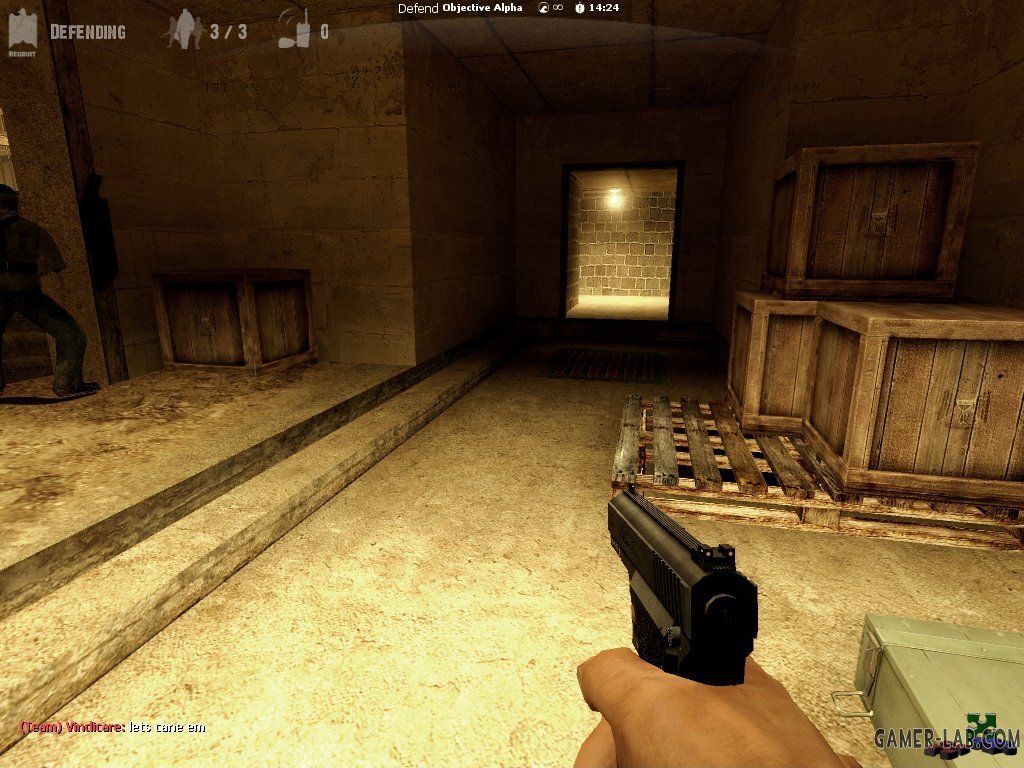The height and width of the screenshot is (768, 1024).
Task: Open the Gamer-Lab.com watermark link
Action: click(x=946, y=738)
